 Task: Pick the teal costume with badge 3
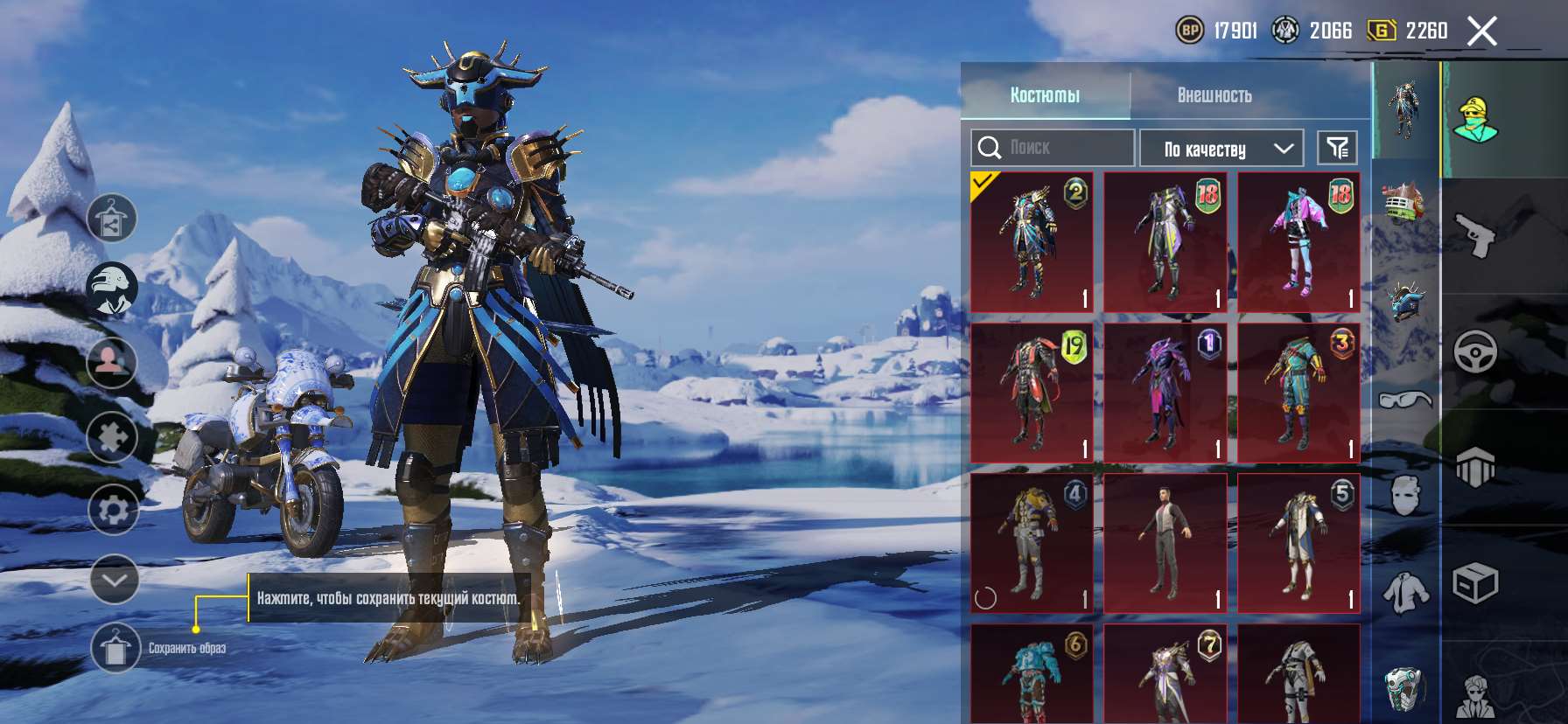pyautogui.click(x=1298, y=393)
